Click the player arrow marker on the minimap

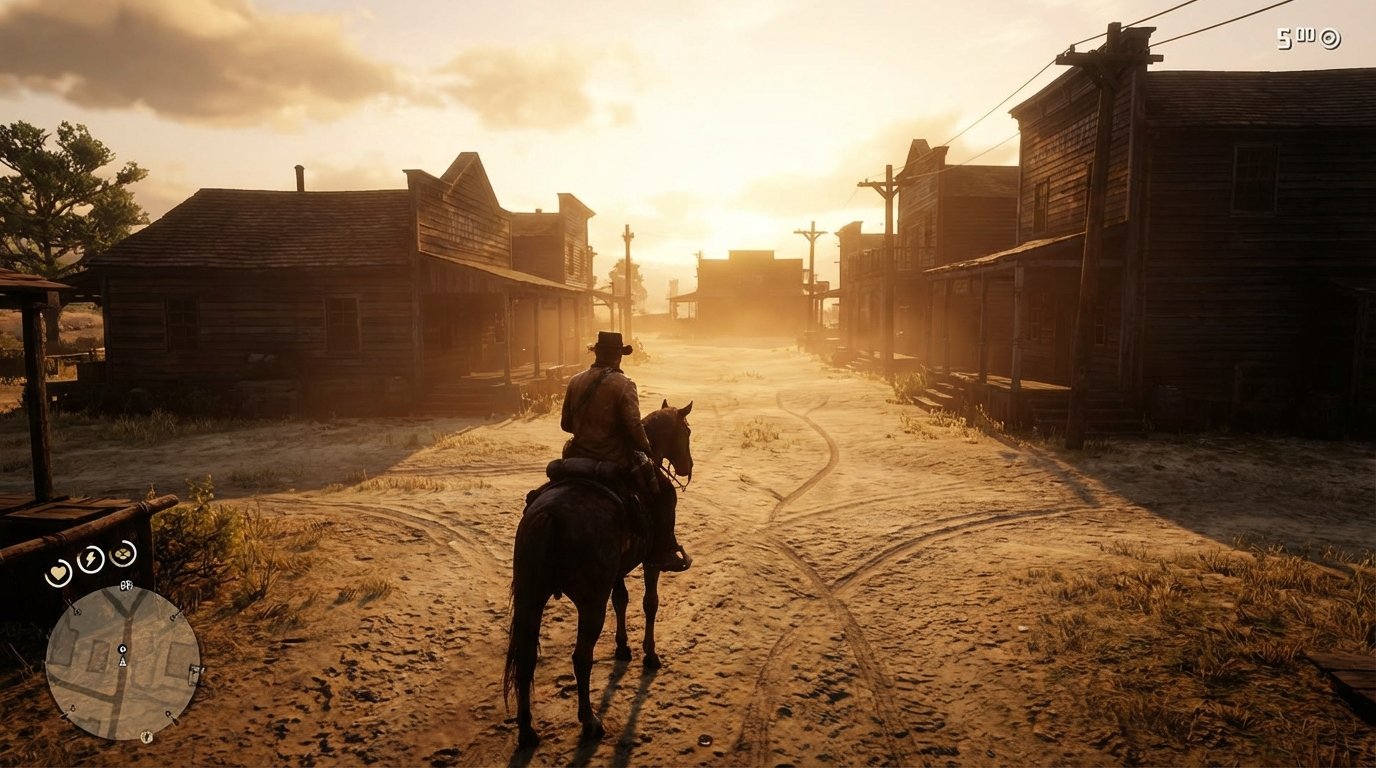(123, 661)
